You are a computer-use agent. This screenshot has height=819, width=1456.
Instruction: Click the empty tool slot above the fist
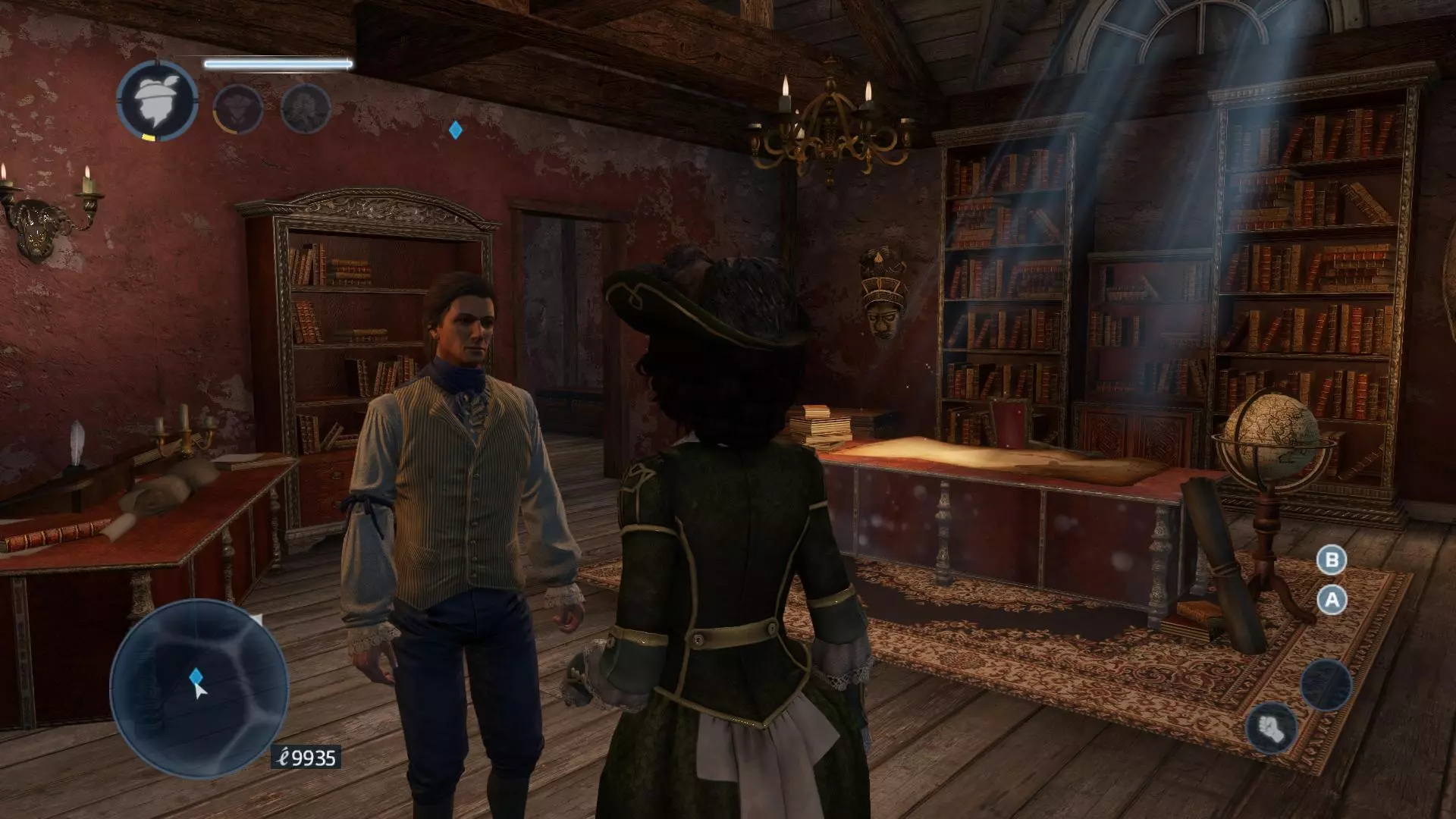tap(1326, 684)
